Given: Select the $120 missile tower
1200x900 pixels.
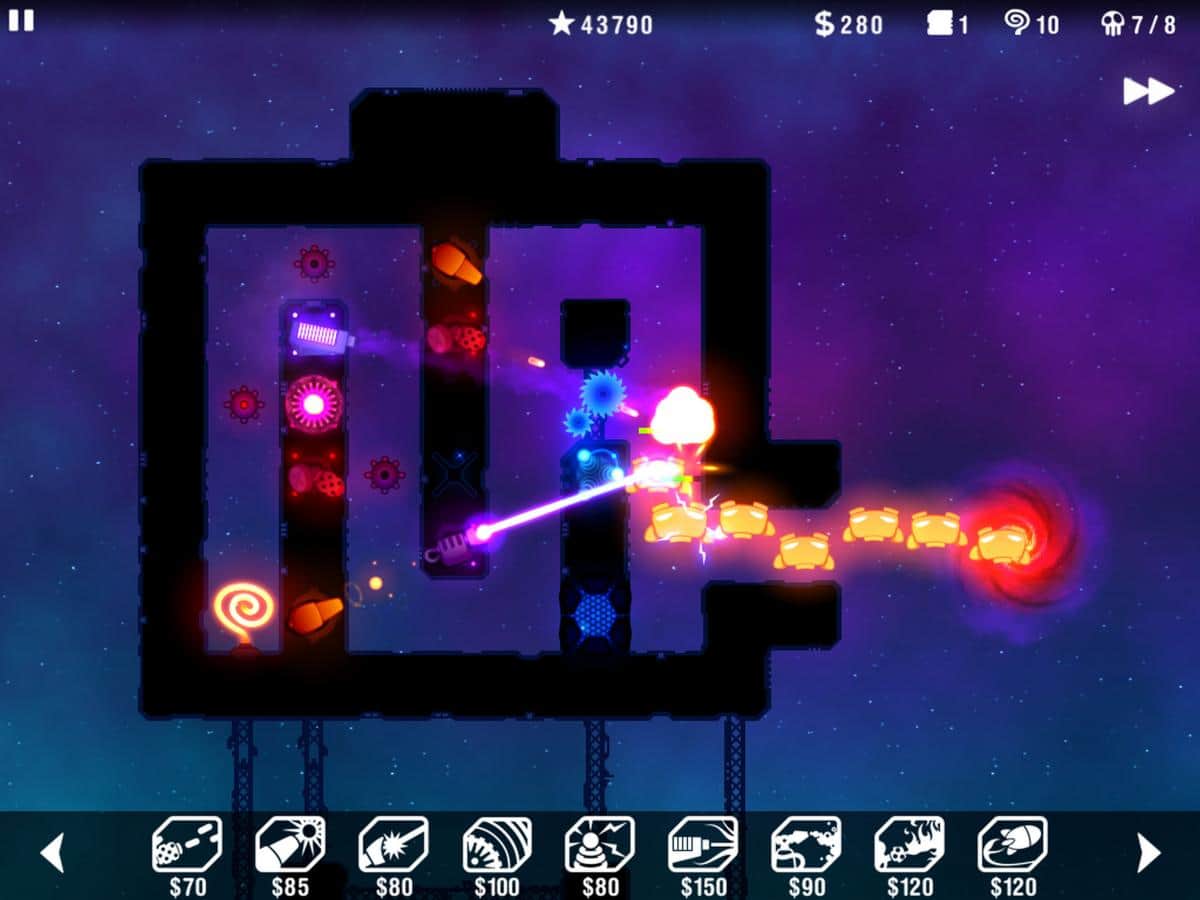Looking at the screenshot, I should coord(1012,845).
